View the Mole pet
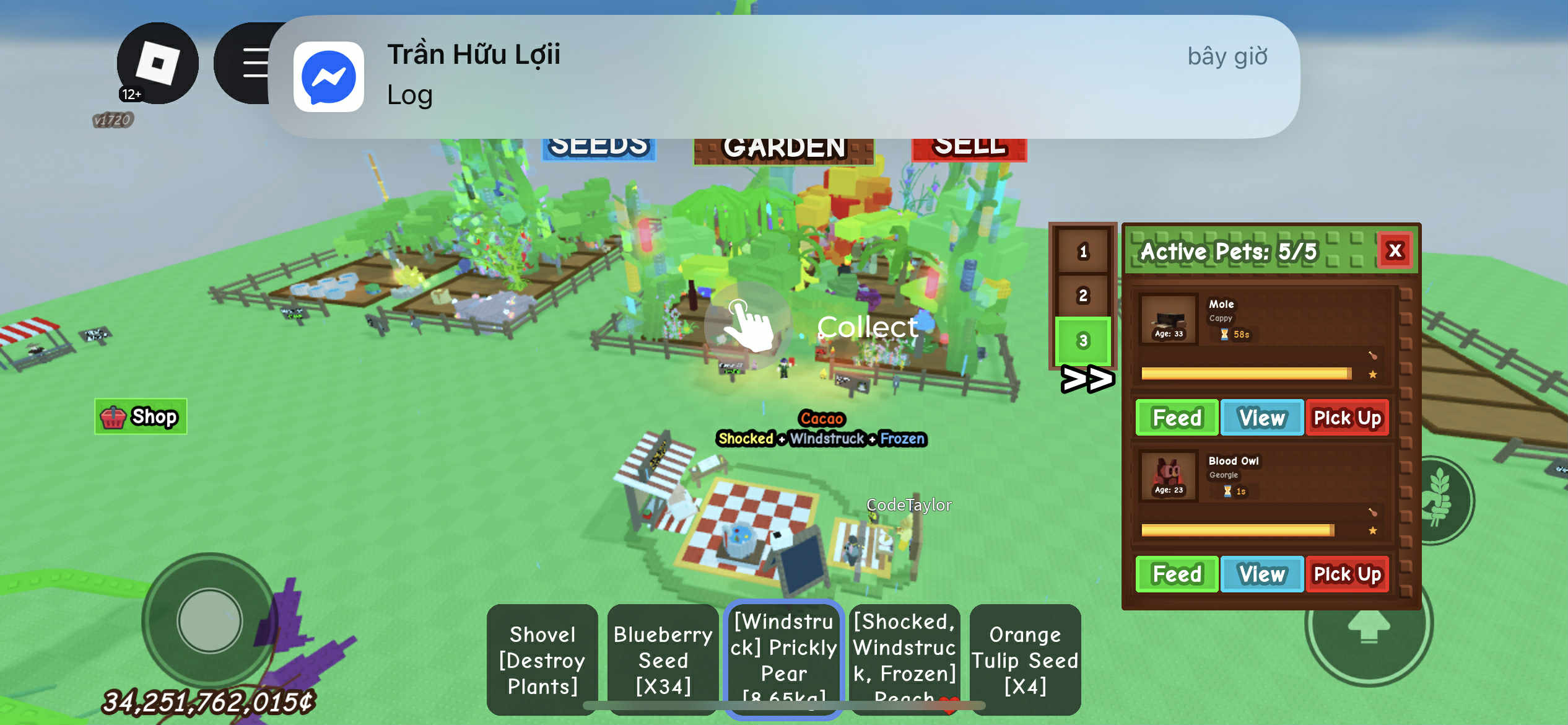The image size is (1568, 725). coord(1261,418)
